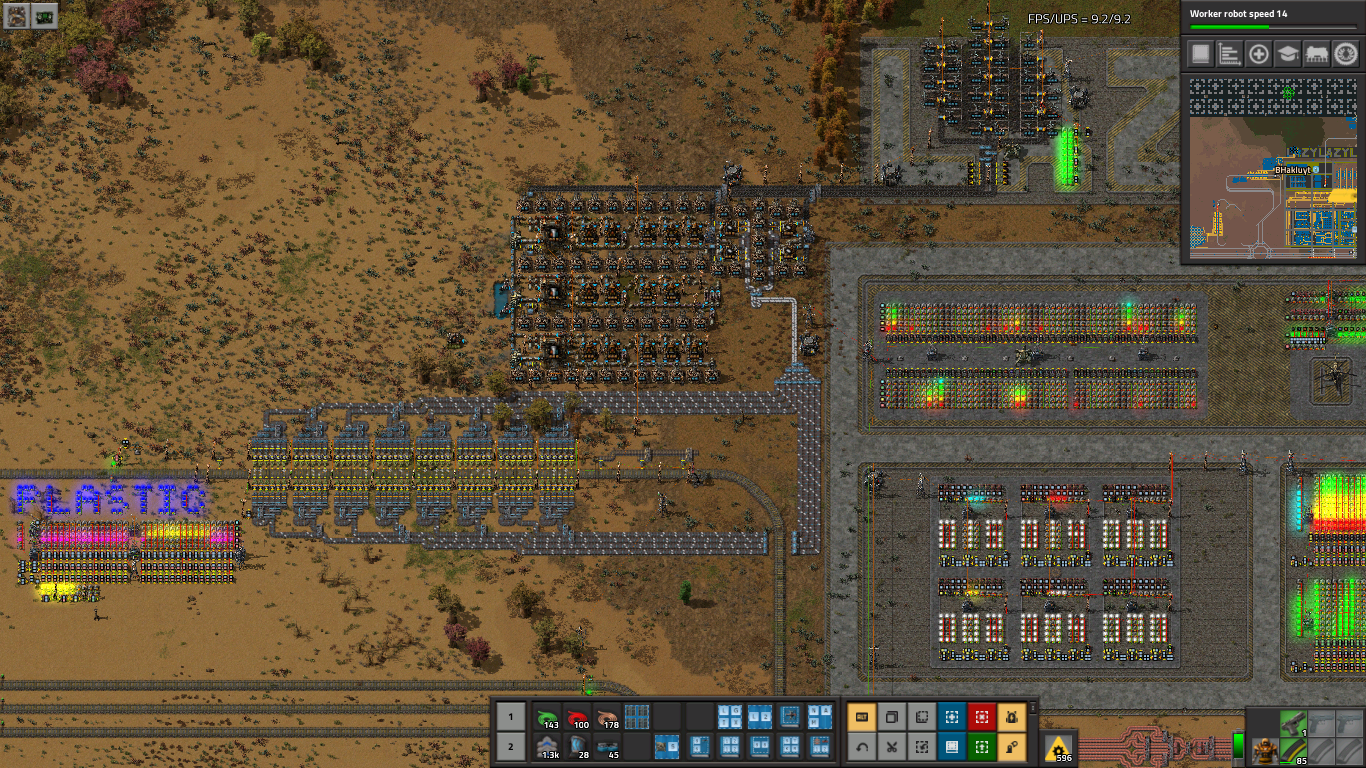Select hotbar row 2 button
The width and height of the screenshot is (1366, 768).
510,746
